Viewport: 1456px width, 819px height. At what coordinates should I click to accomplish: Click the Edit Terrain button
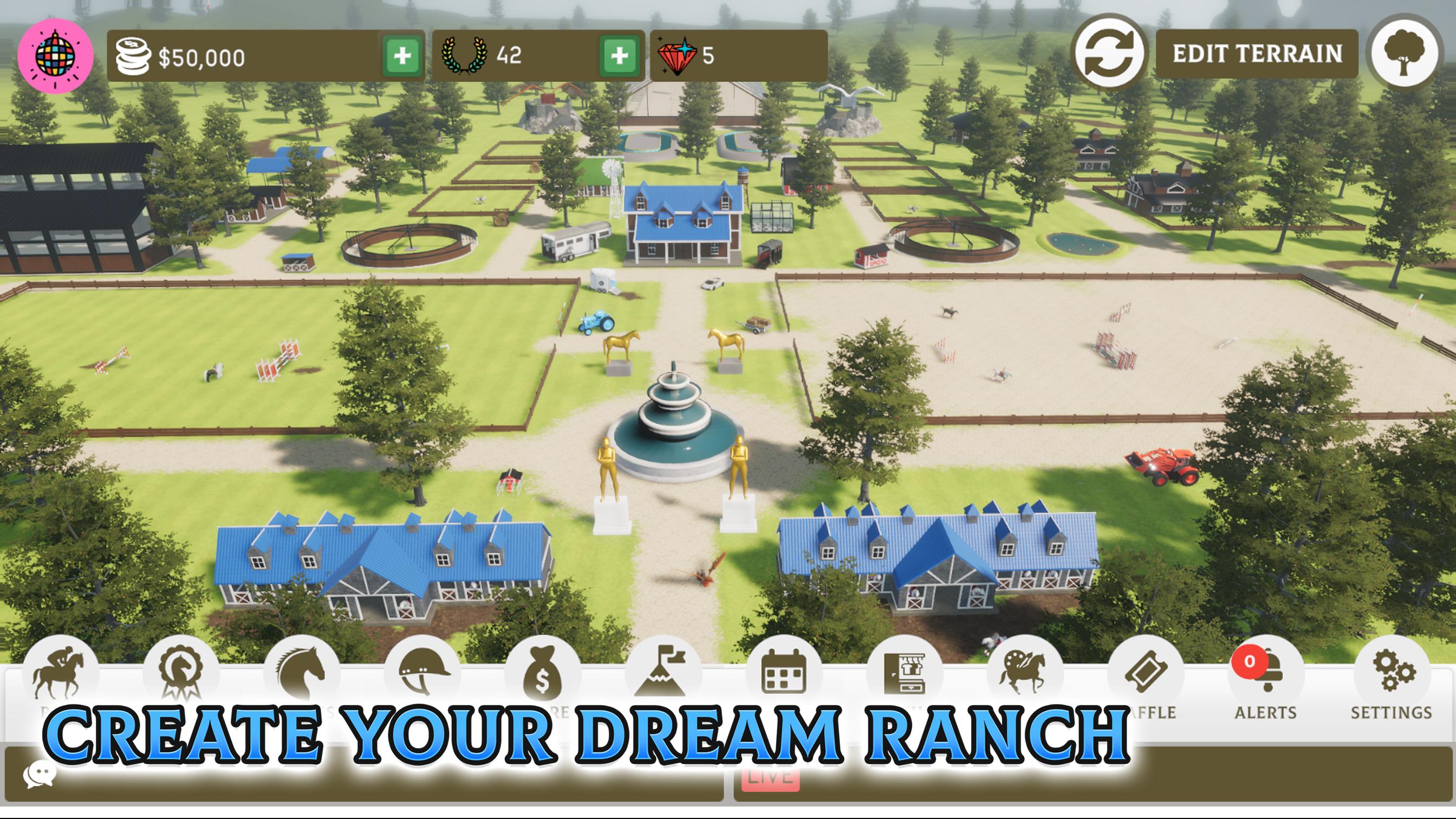(x=1258, y=54)
